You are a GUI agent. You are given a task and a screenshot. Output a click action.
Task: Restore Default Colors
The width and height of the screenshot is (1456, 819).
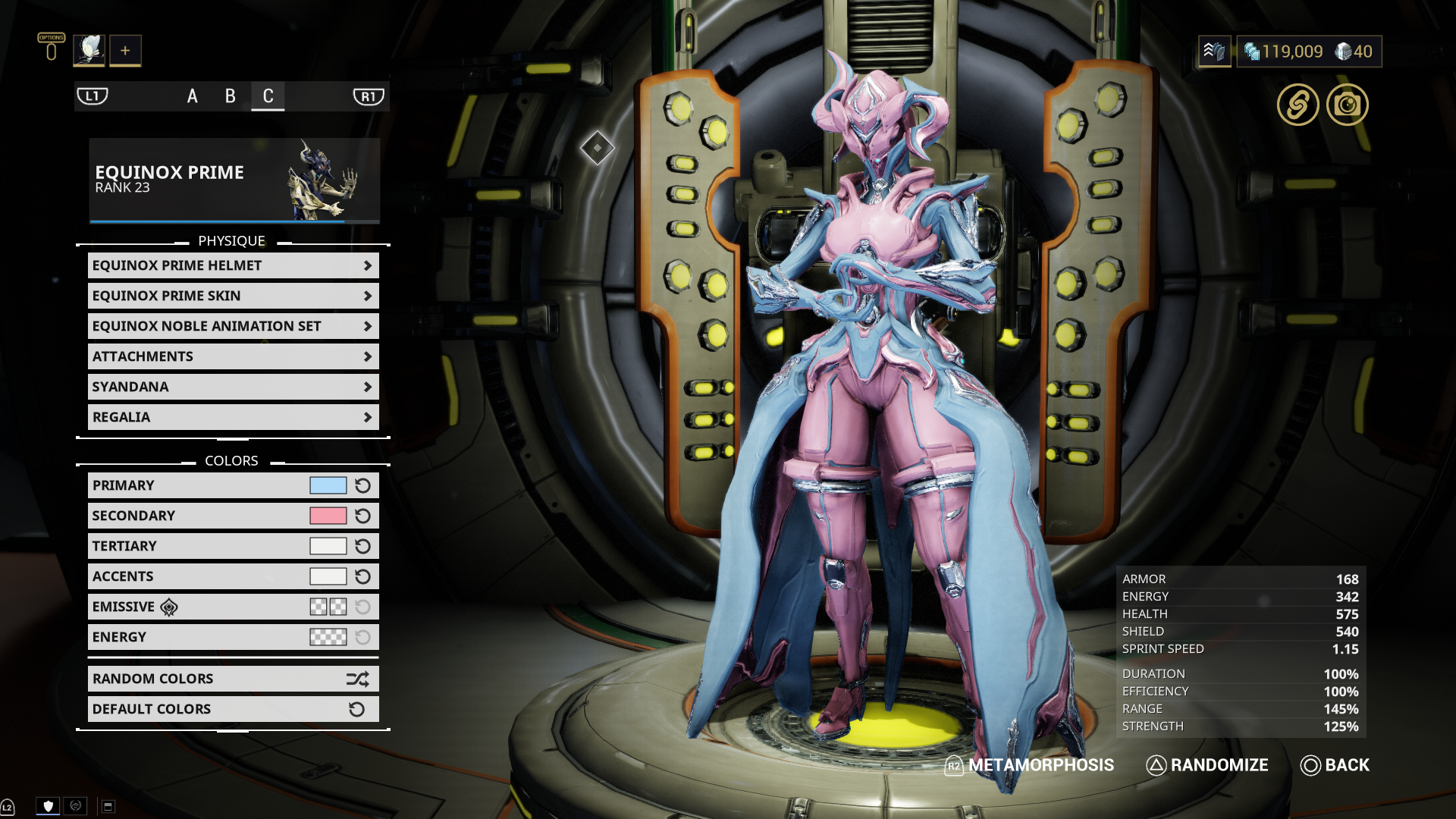[x=233, y=709]
